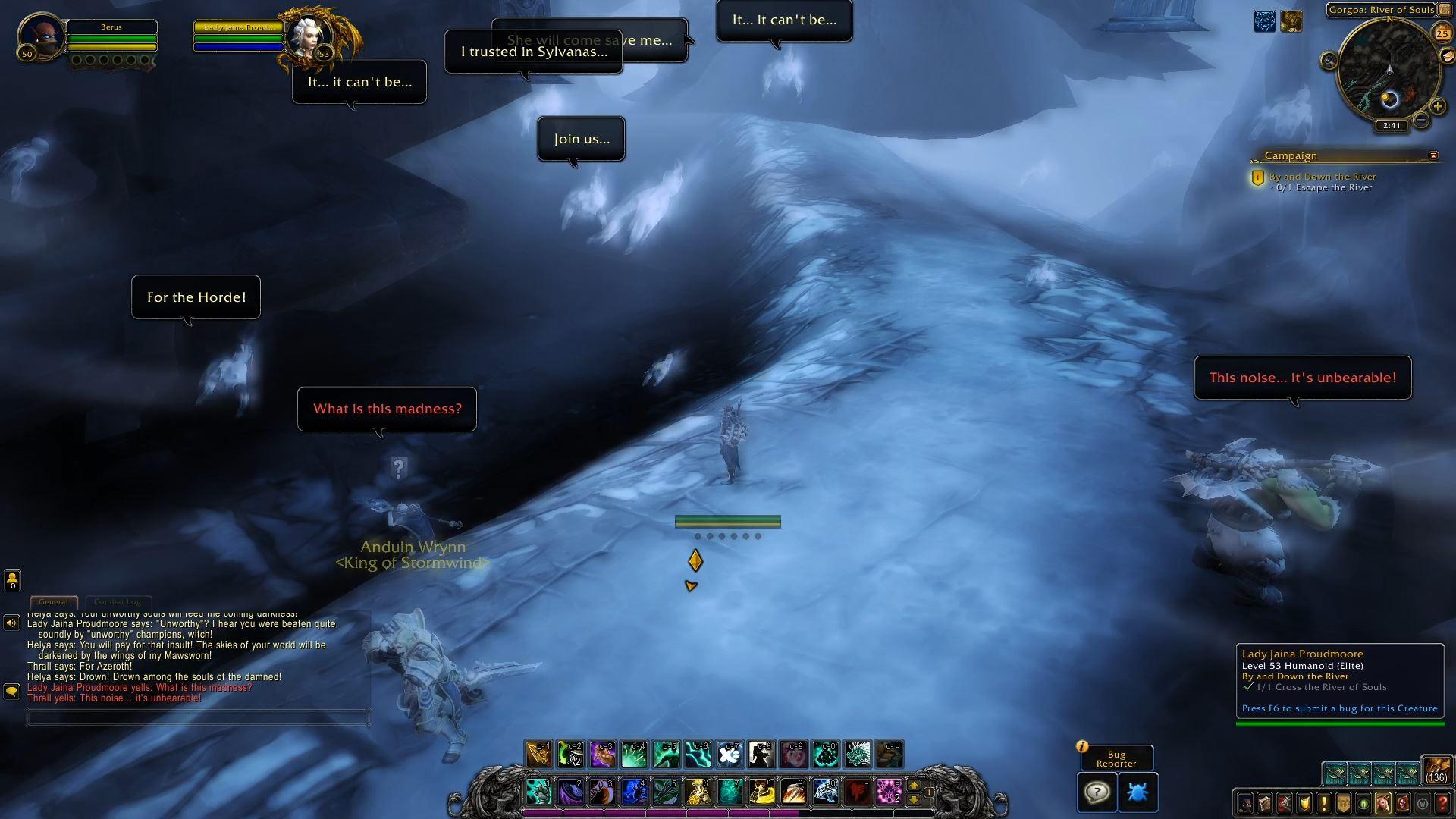Select the General chat tab
The image size is (1456, 819).
[x=54, y=601]
